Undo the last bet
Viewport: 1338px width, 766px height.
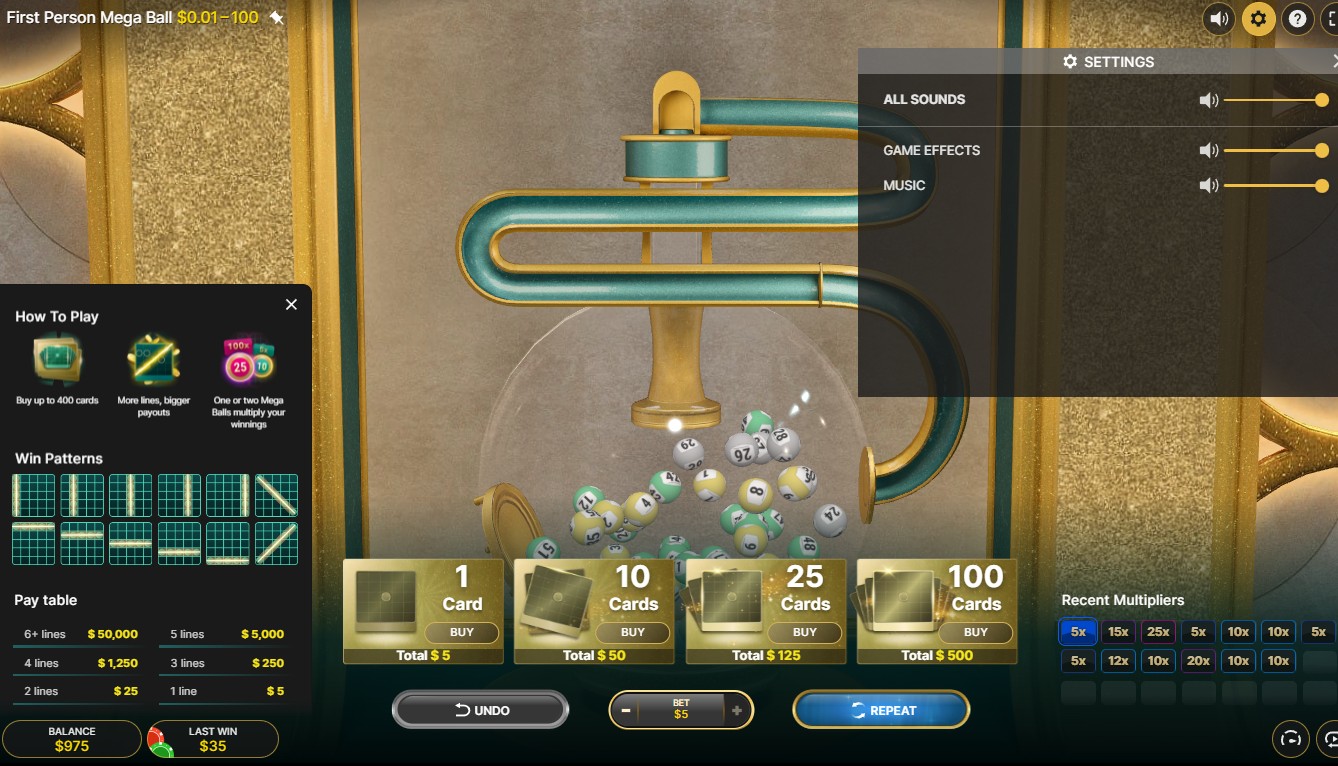pos(481,710)
